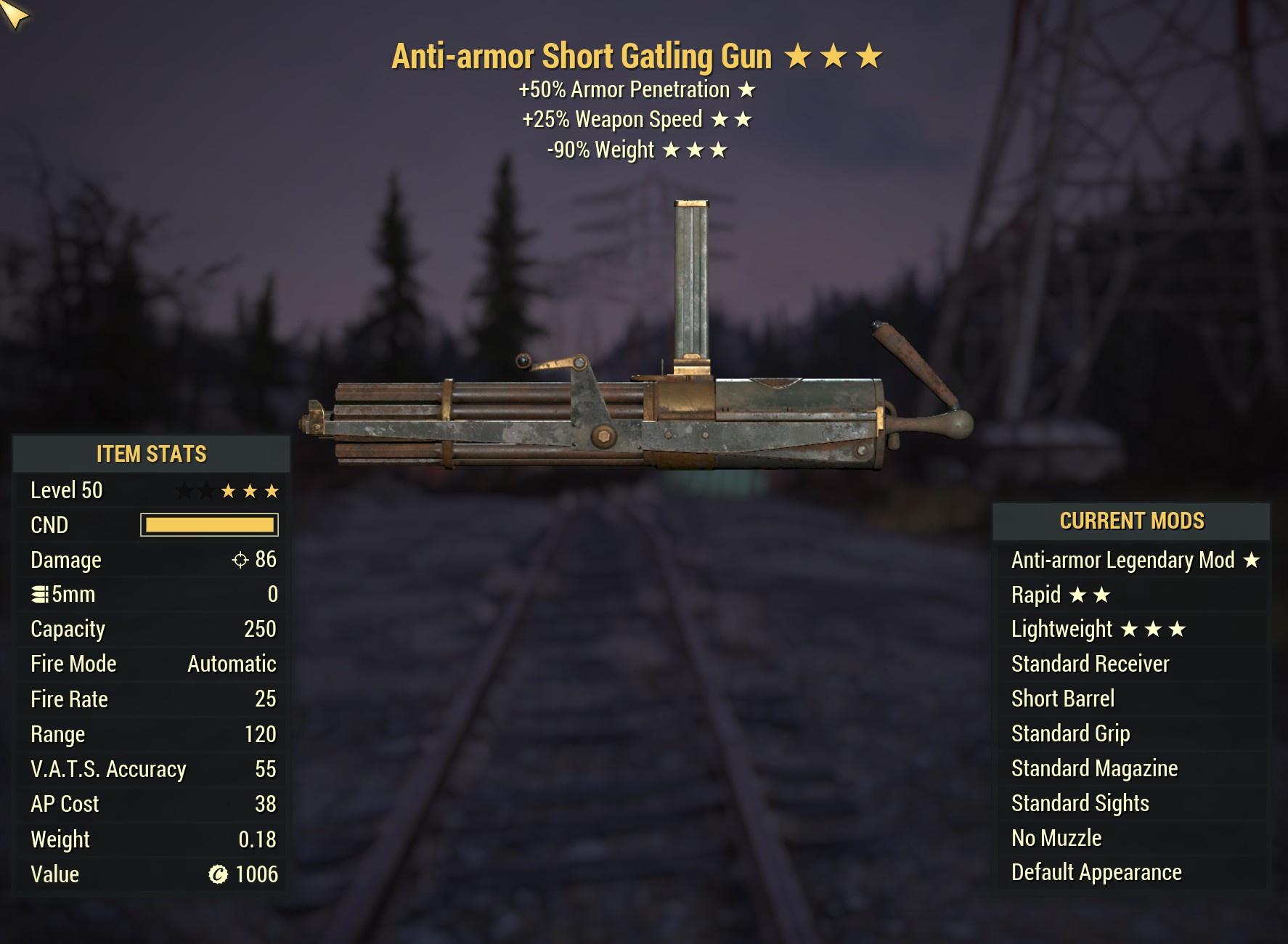This screenshot has width=1288, height=944.
Task: Open the Fire Mode Automatic selection
Action: pos(229,664)
